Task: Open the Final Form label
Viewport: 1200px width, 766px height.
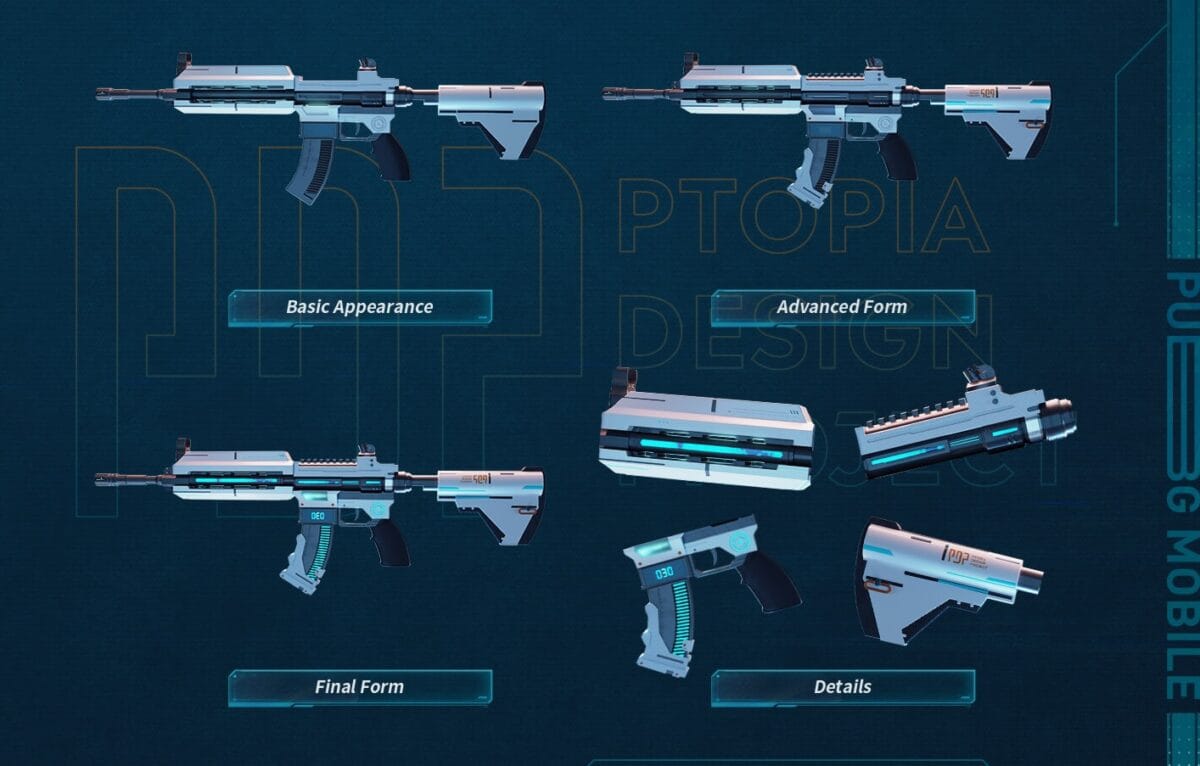Action: point(360,687)
